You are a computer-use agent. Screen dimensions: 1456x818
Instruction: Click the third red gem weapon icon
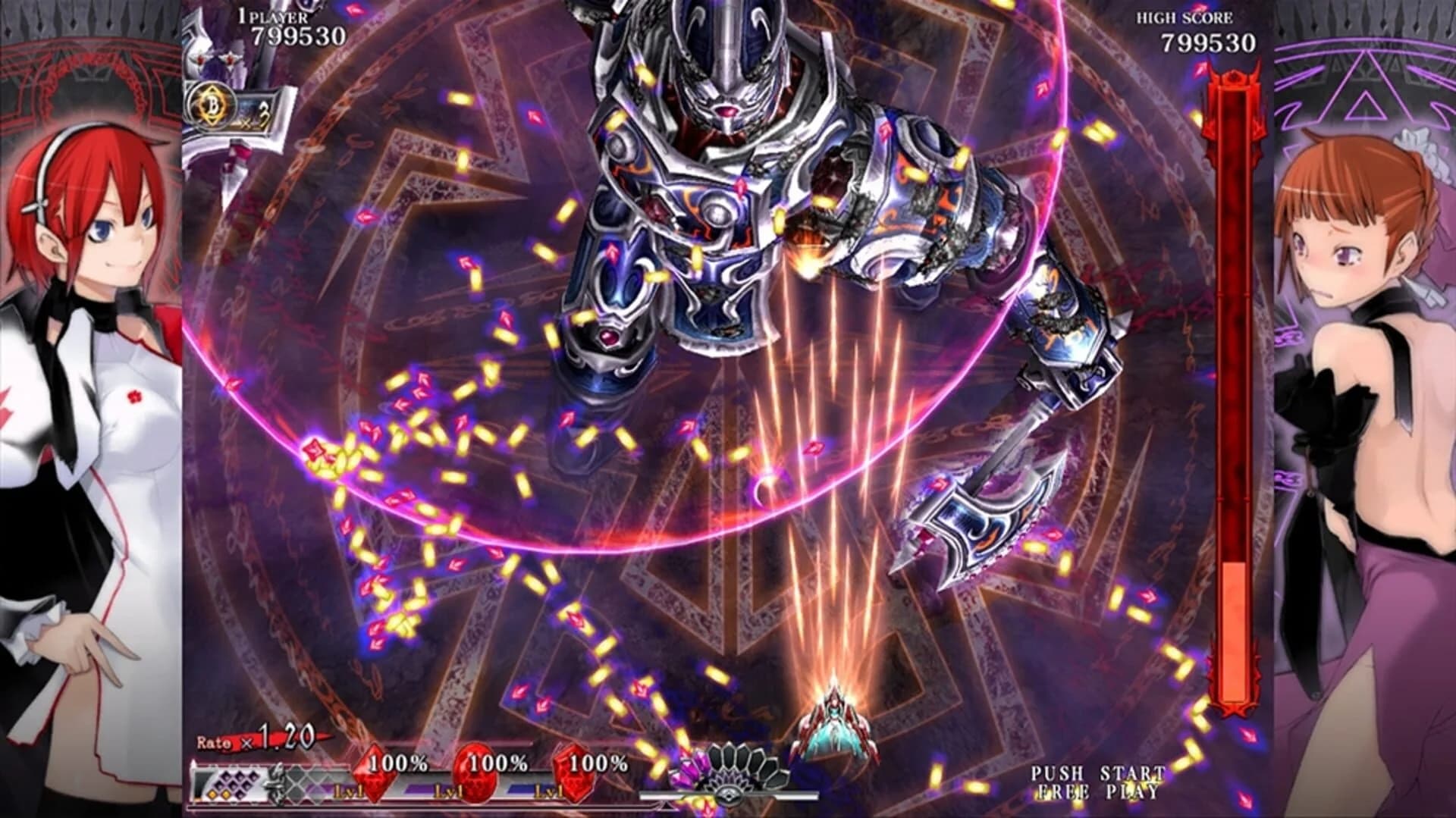pyautogui.click(x=576, y=775)
